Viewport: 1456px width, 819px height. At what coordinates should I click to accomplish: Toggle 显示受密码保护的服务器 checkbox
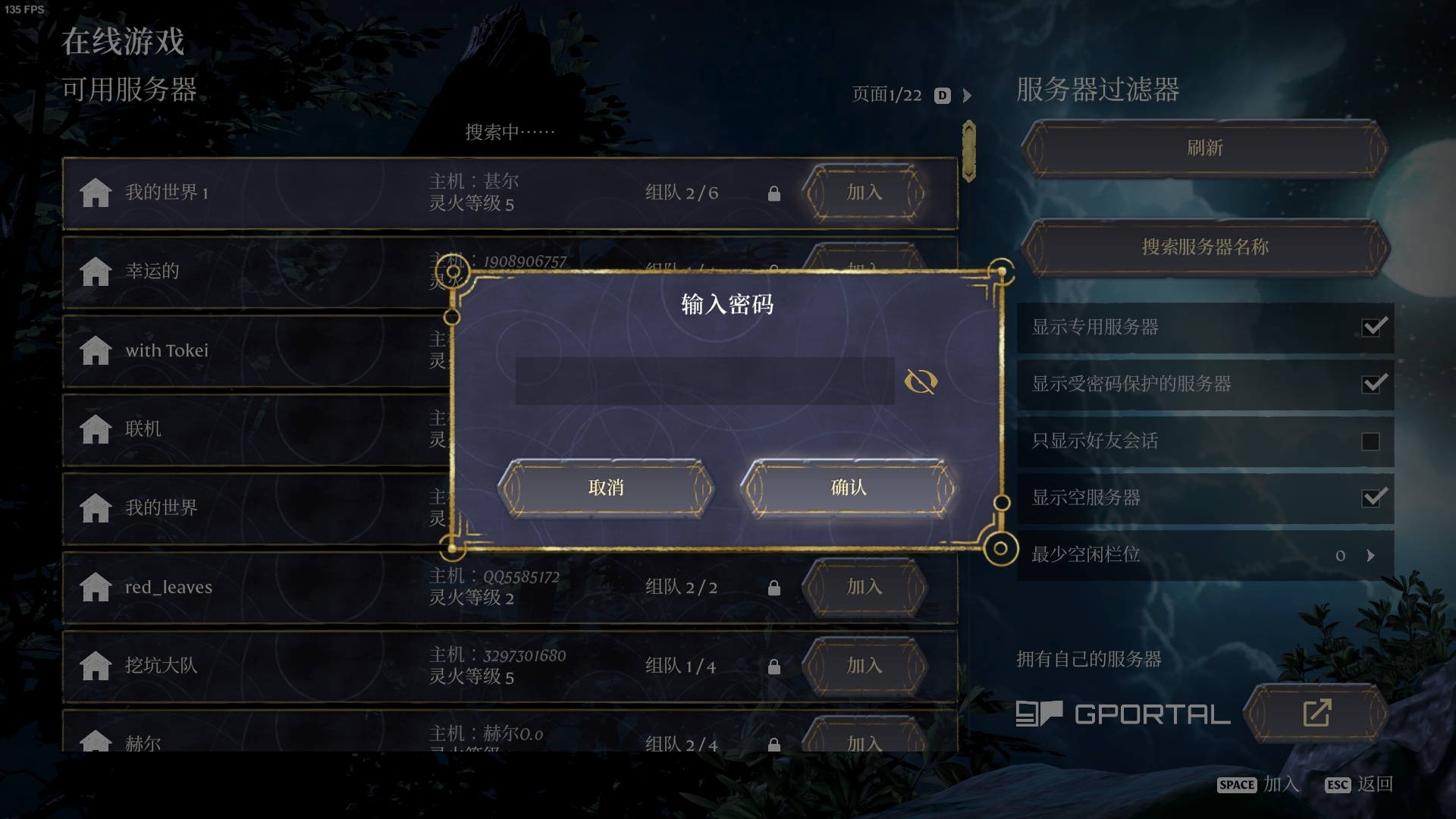coord(1373,384)
